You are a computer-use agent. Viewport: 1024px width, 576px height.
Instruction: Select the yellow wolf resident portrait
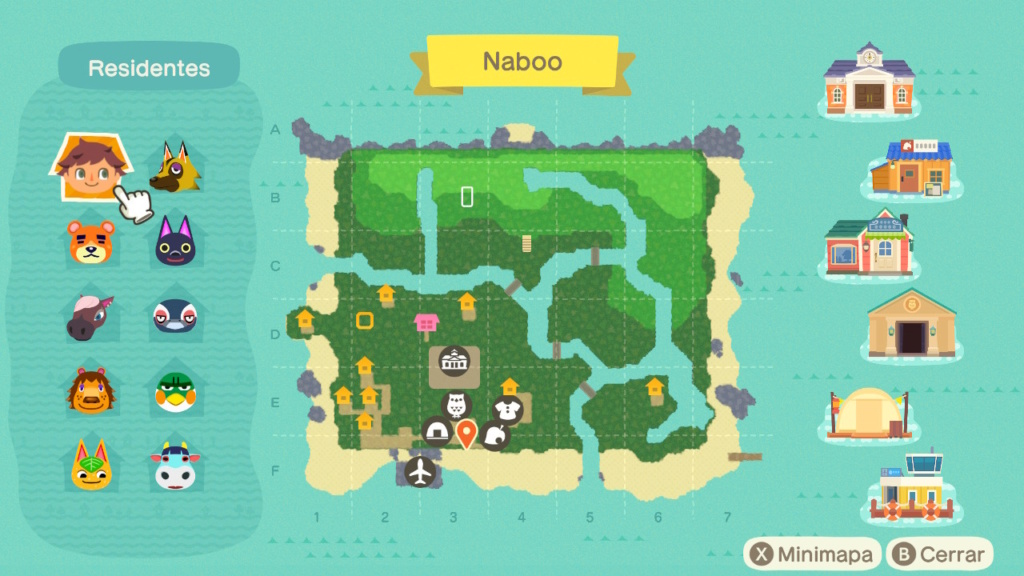(175, 168)
